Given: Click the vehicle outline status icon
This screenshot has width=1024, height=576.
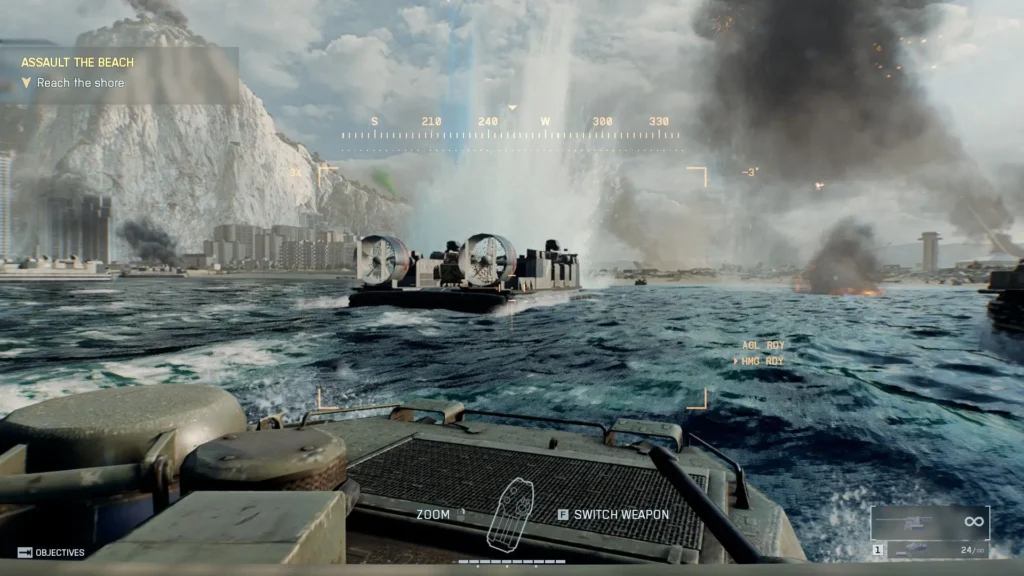Looking at the screenshot, I should click(510, 513).
